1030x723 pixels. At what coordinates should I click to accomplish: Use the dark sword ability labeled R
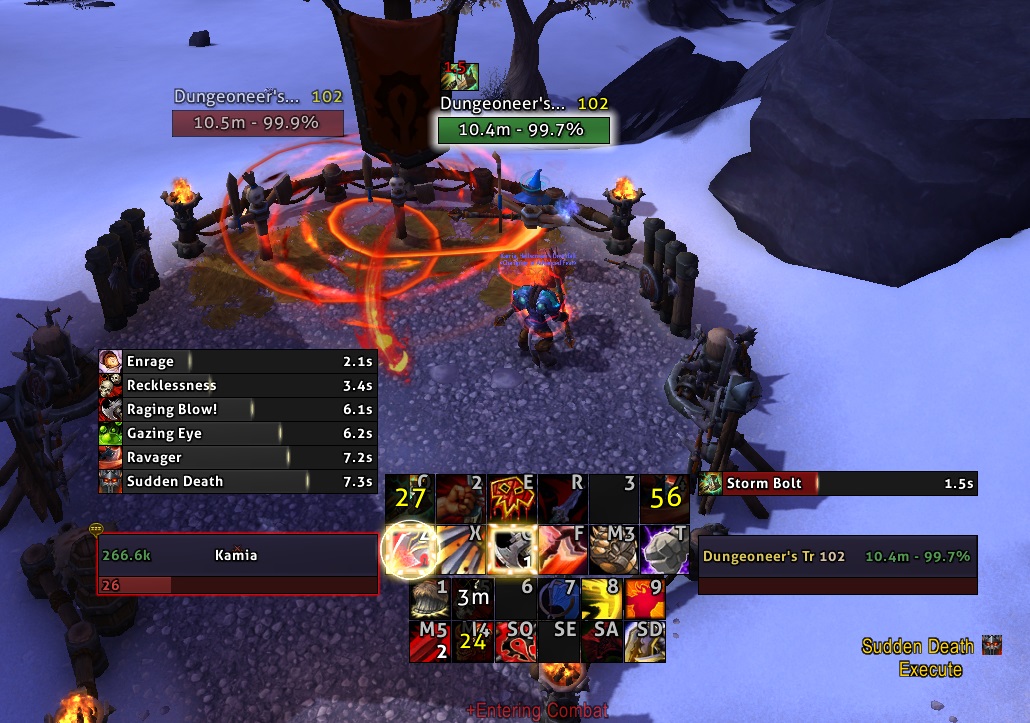pos(563,497)
